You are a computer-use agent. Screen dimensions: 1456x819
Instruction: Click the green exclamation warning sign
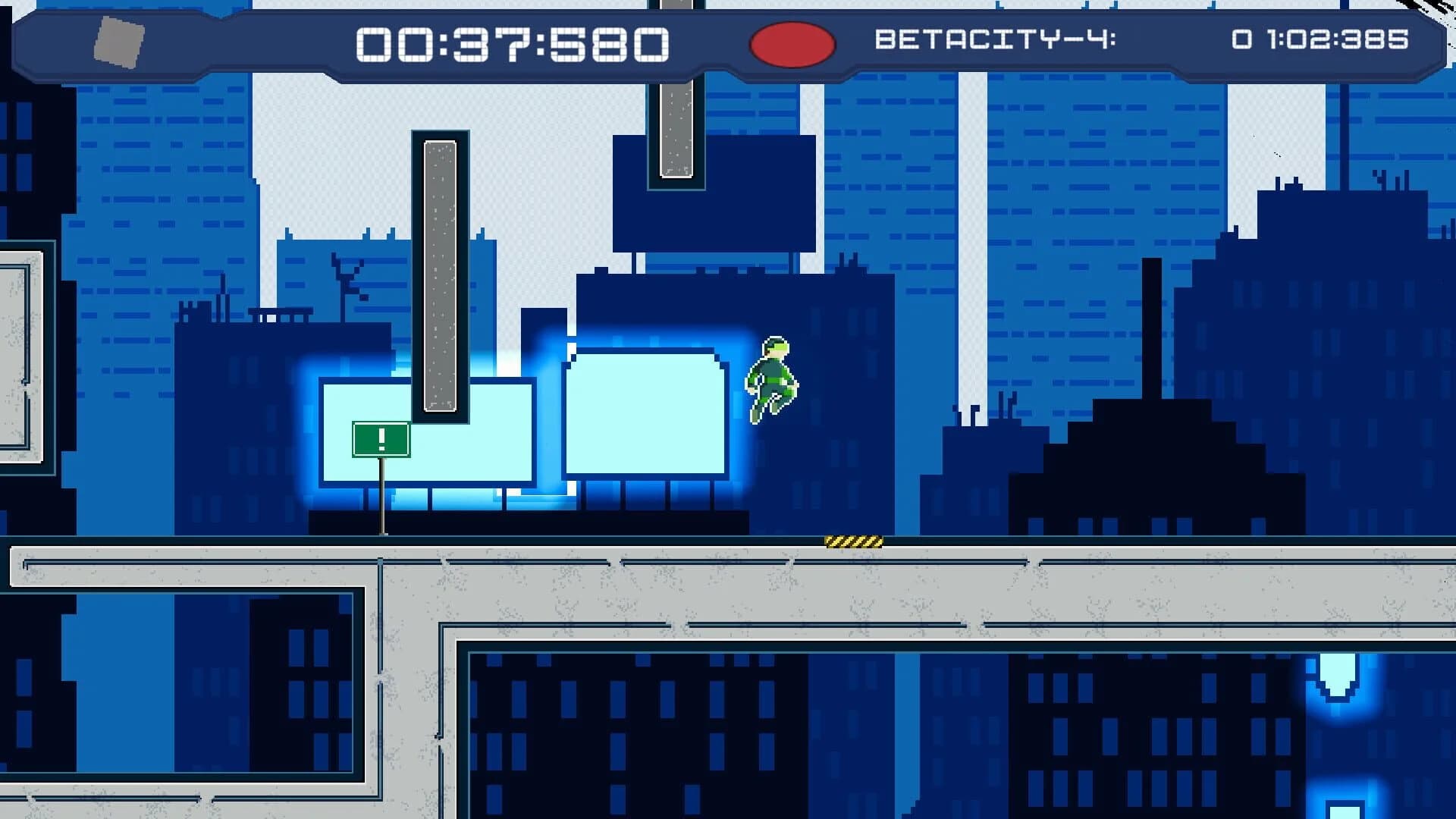(x=381, y=440)
